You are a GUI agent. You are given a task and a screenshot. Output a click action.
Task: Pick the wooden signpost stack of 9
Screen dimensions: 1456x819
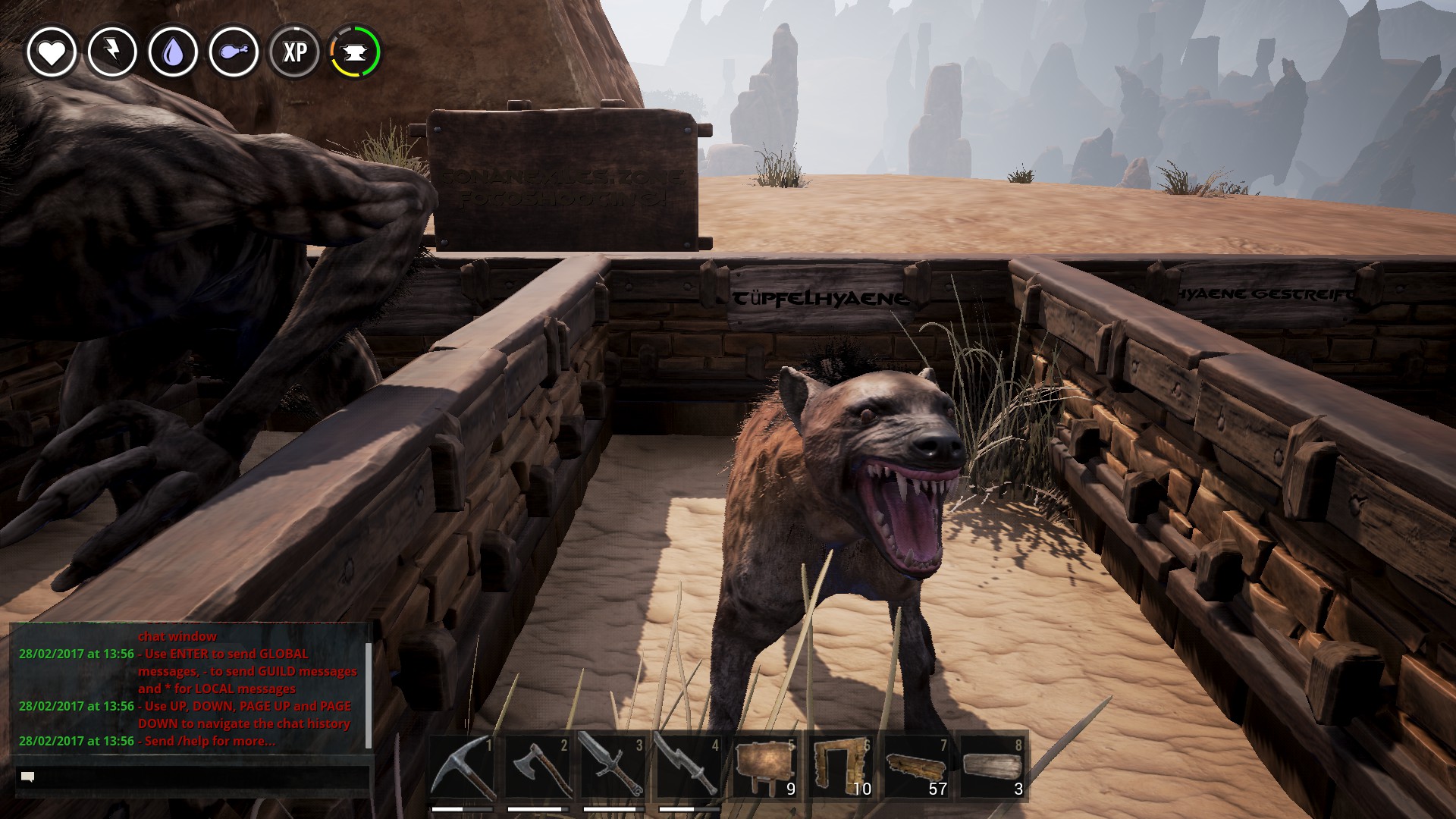[x=764, y=767]
